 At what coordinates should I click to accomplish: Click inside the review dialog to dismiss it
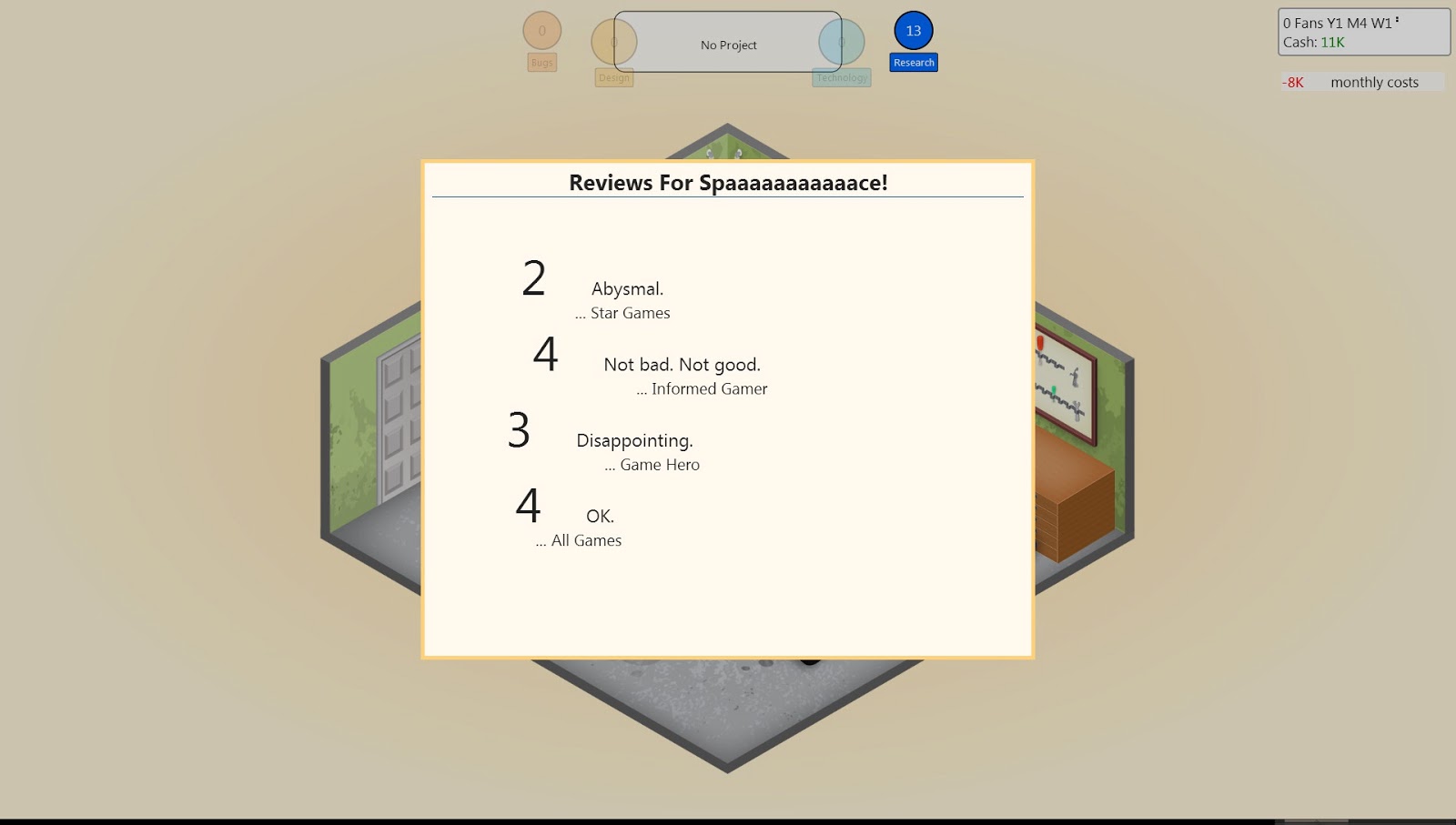728,600
